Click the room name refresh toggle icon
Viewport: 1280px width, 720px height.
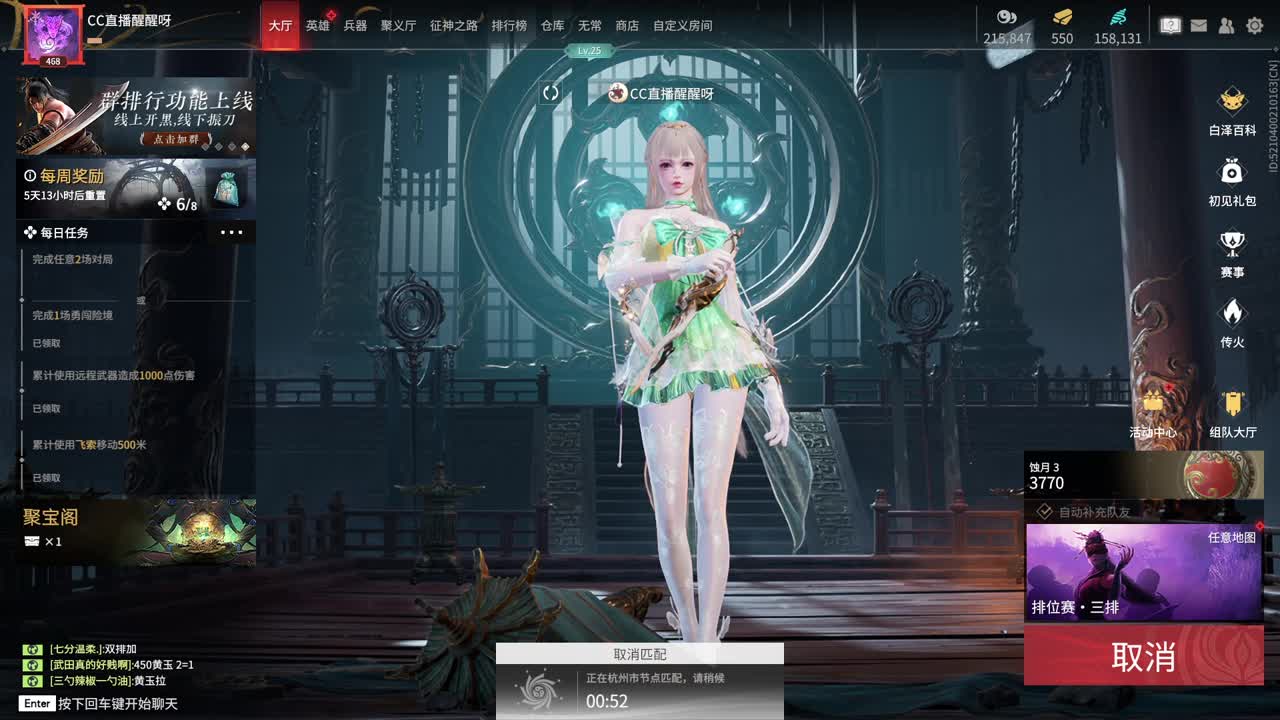(549, 93)
